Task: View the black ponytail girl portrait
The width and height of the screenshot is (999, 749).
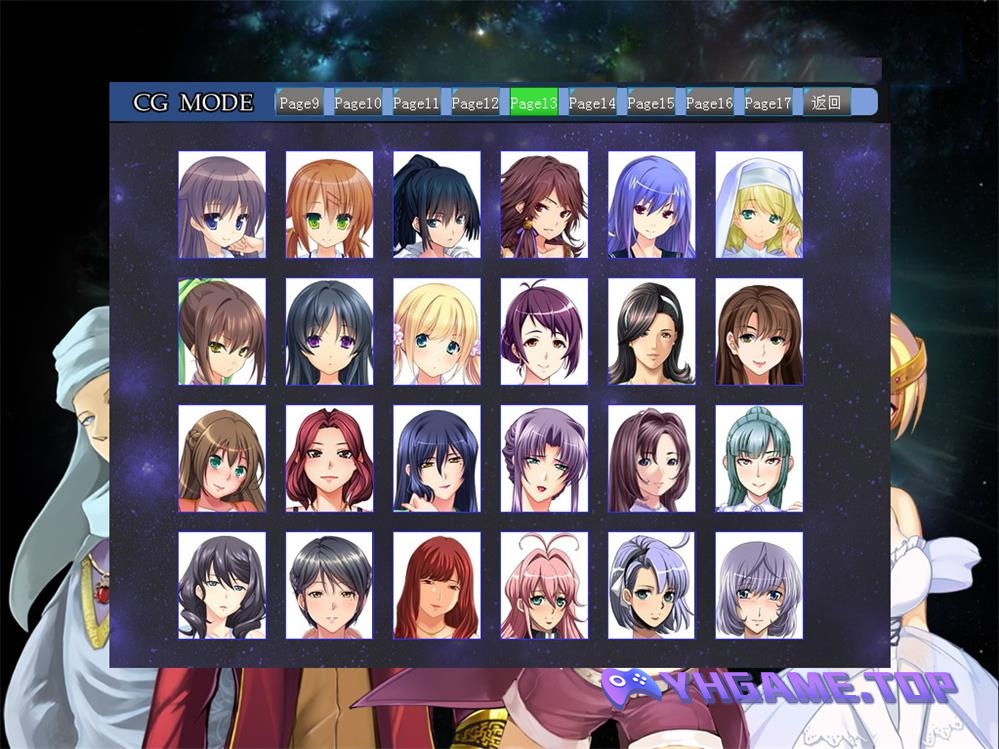Action: click(x=436, y=205)
